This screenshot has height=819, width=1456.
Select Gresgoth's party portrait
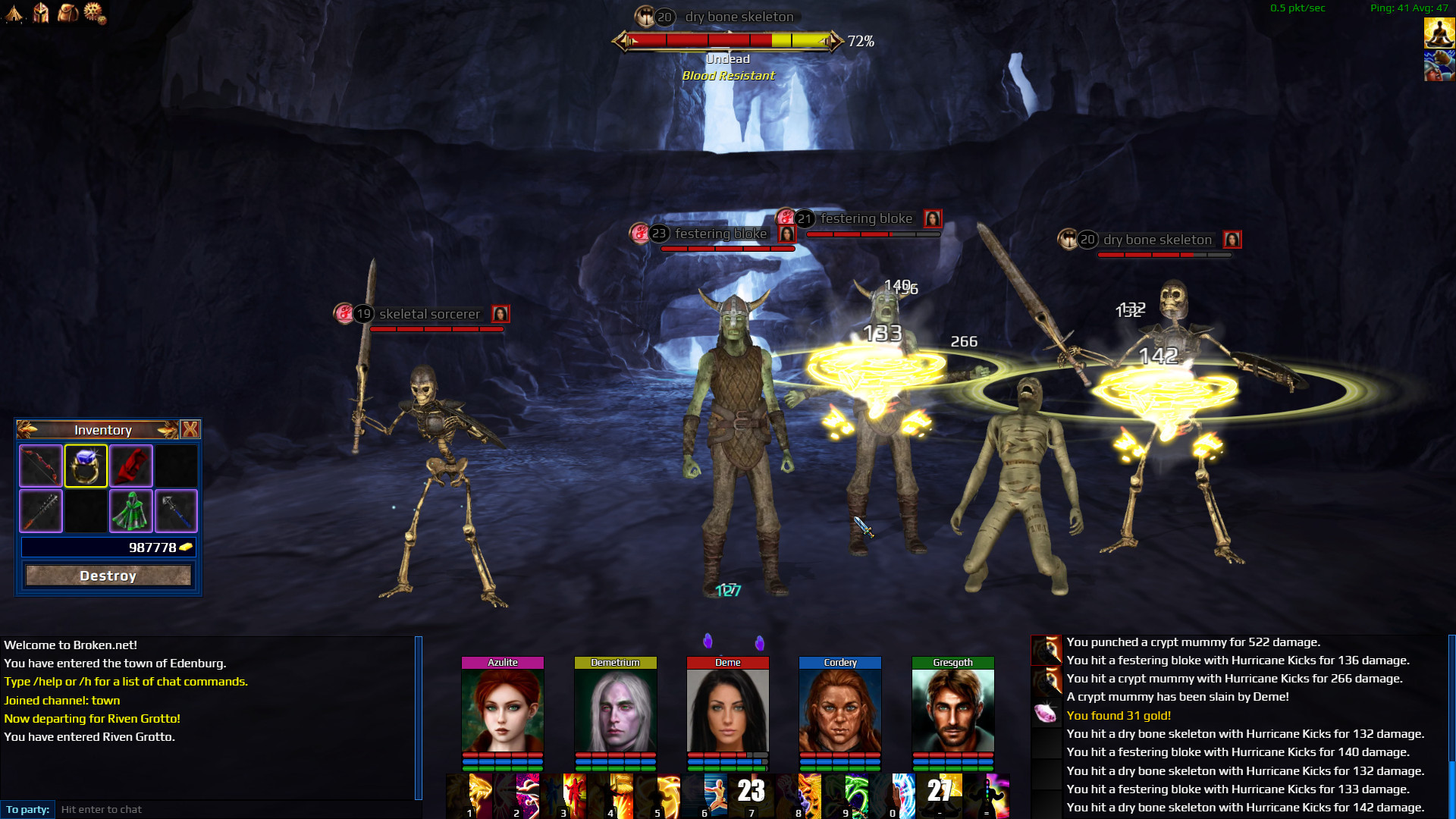point(952,711)
